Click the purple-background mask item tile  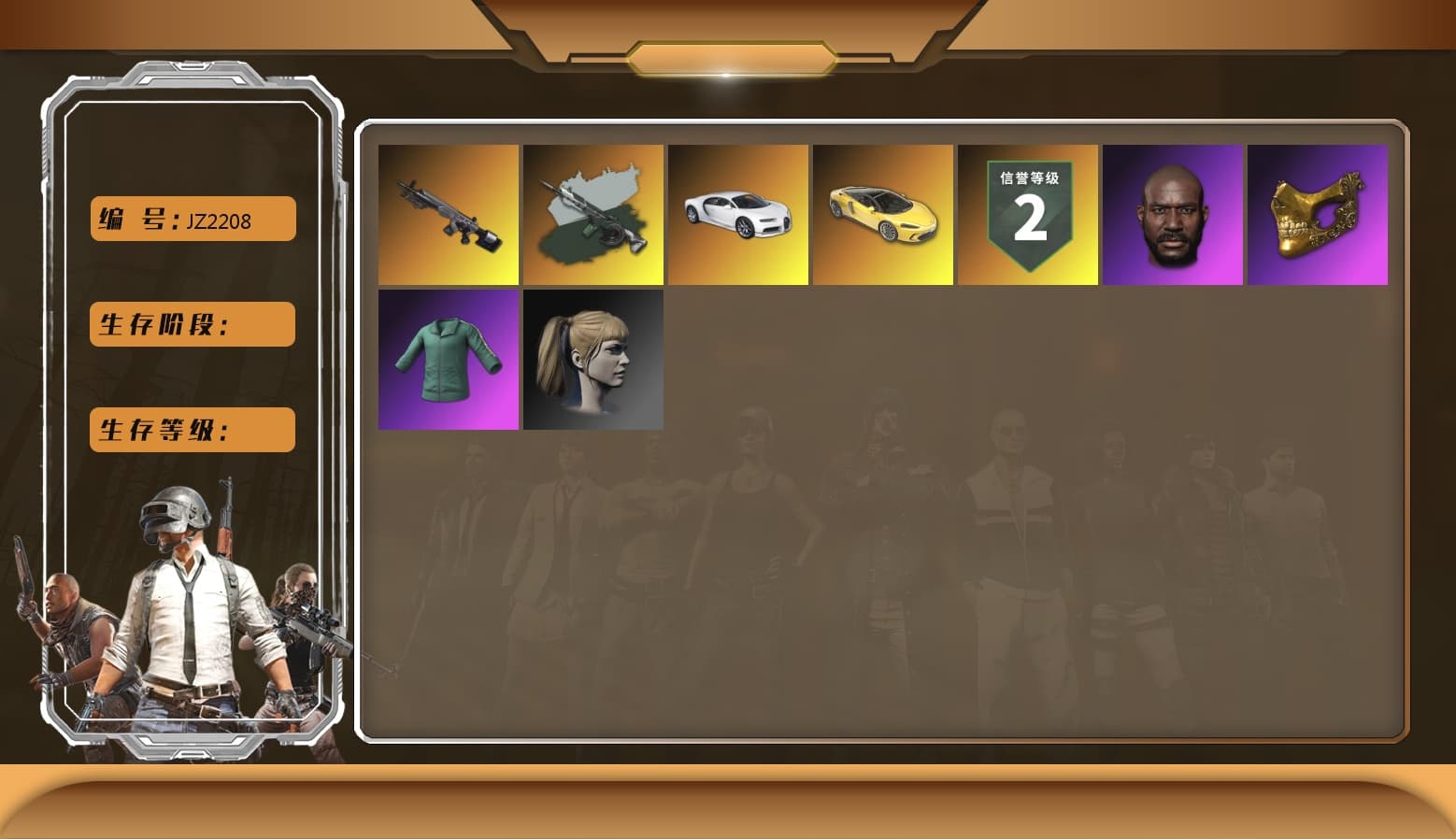pyautogui.click(x=1318, y=215)
